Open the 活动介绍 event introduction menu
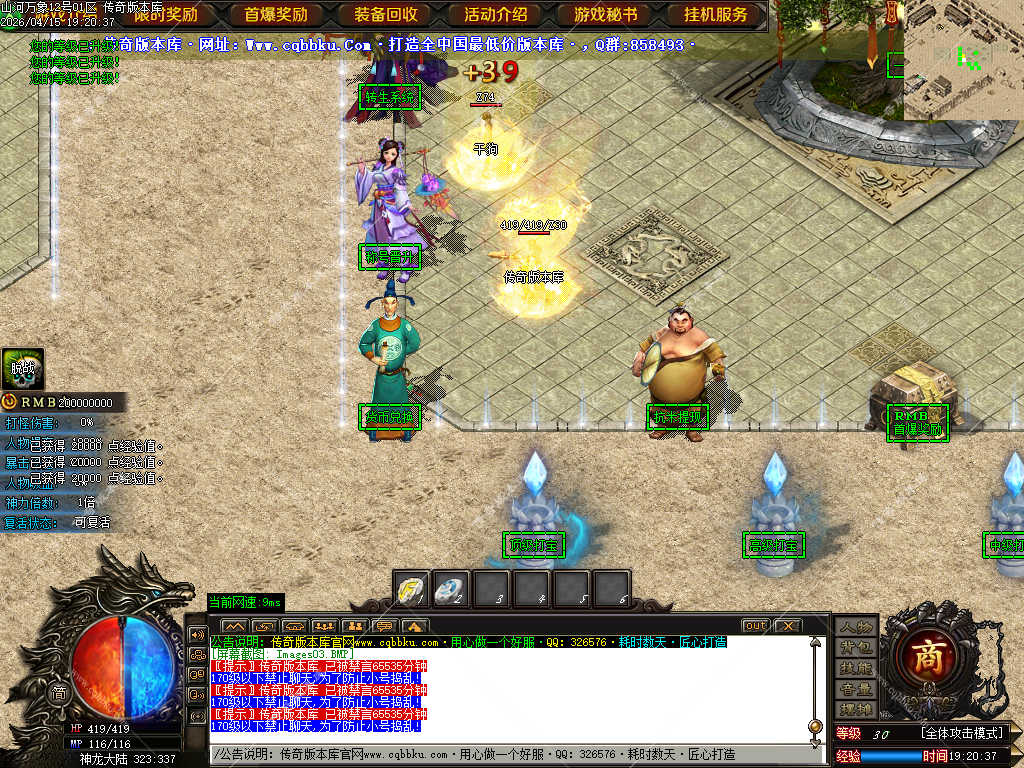This screenshot has height=768, width=1024. pos(496,15)
